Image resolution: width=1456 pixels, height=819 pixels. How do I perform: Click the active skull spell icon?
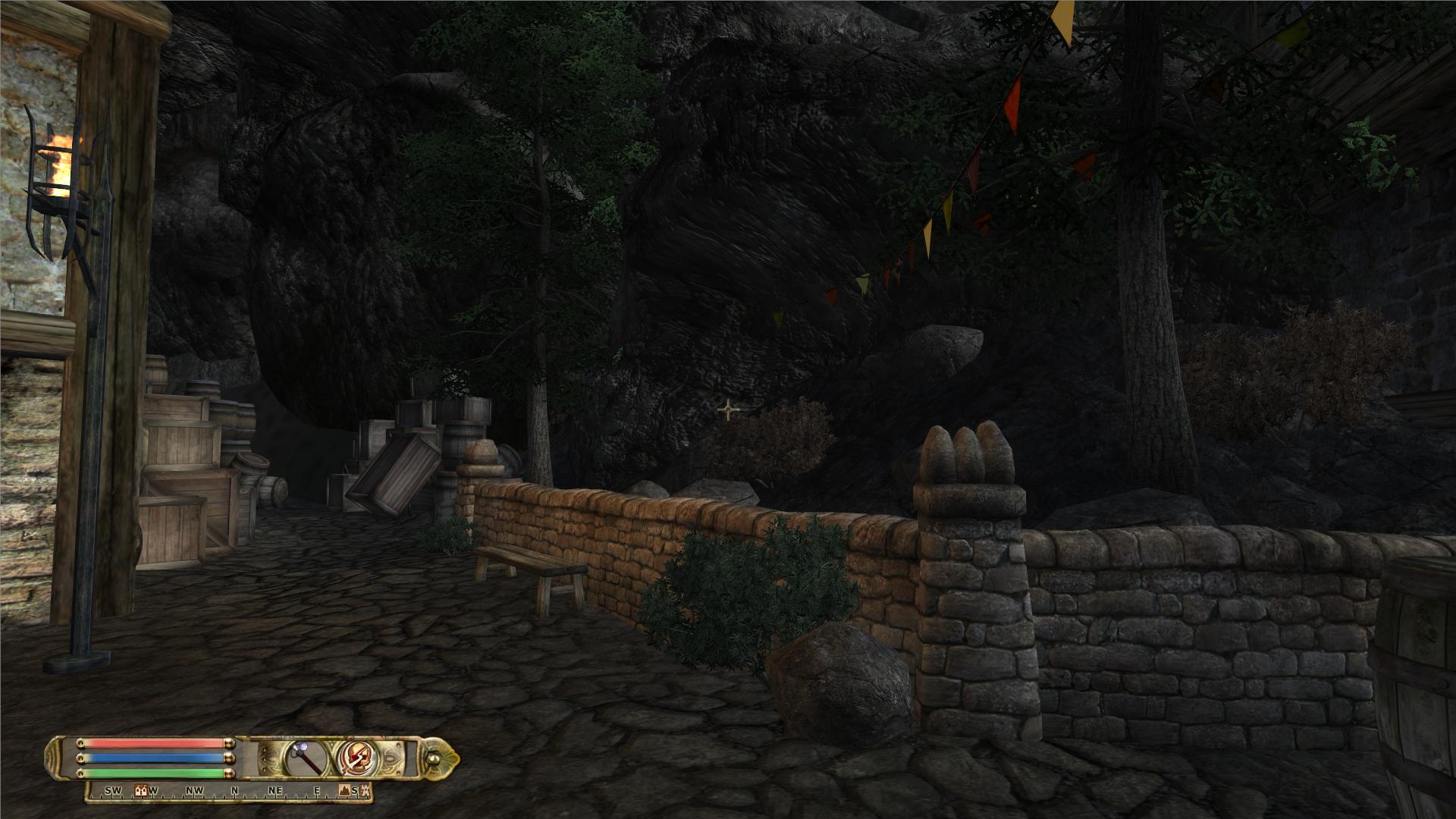(x=355, y=757)
